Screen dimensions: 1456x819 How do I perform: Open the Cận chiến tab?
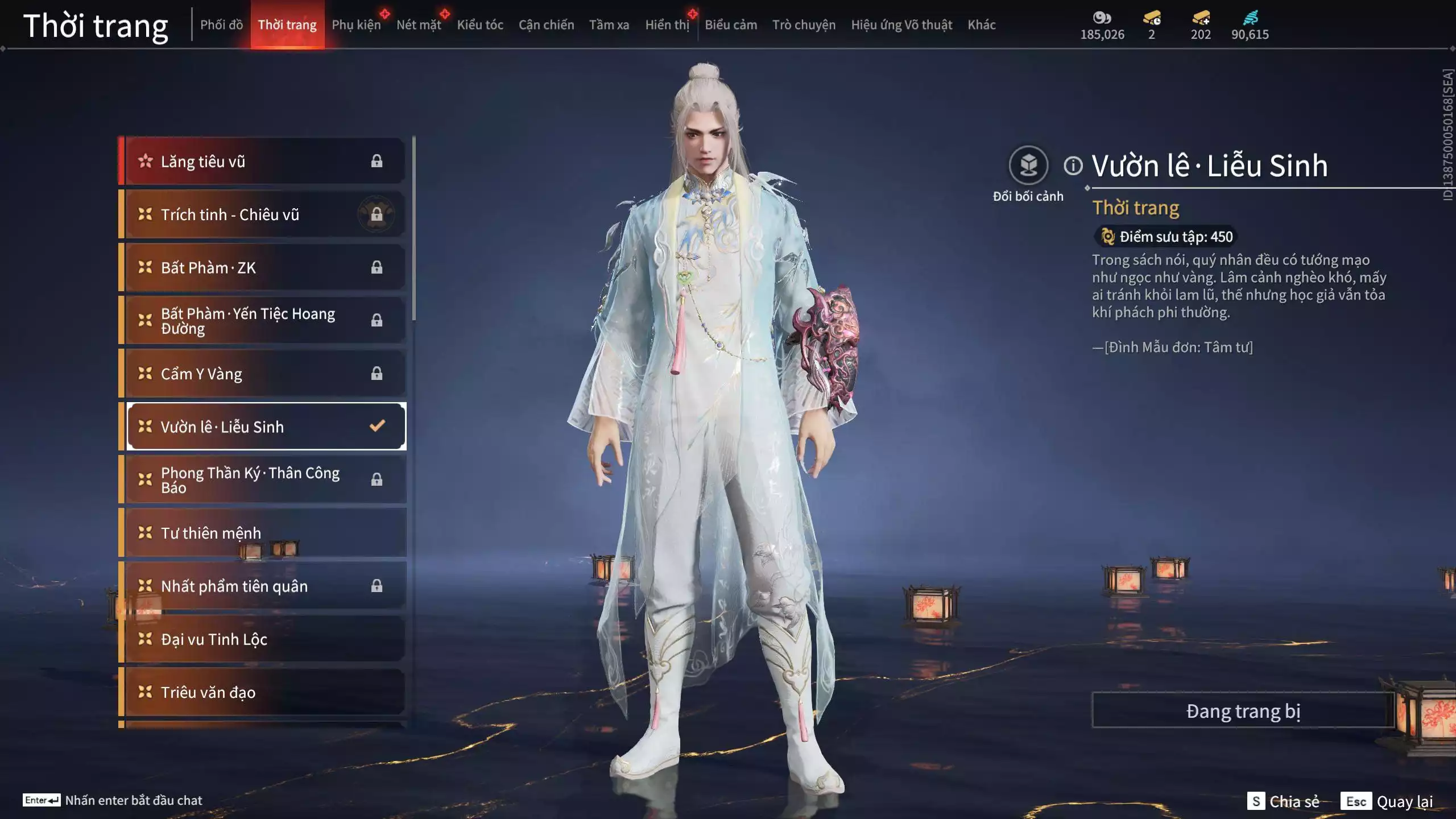point(546,25)
